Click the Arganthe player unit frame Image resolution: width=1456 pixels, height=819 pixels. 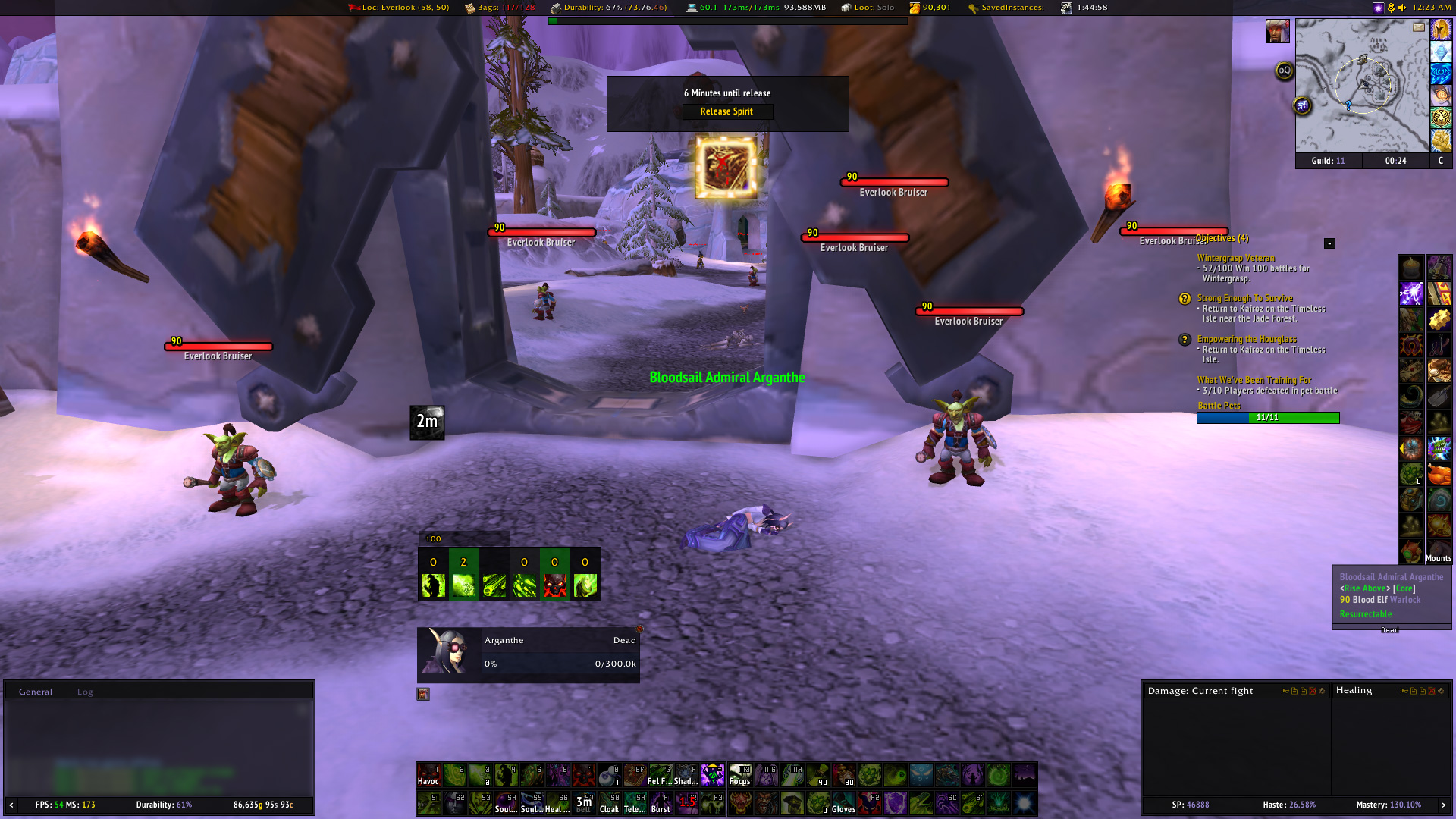528,651
